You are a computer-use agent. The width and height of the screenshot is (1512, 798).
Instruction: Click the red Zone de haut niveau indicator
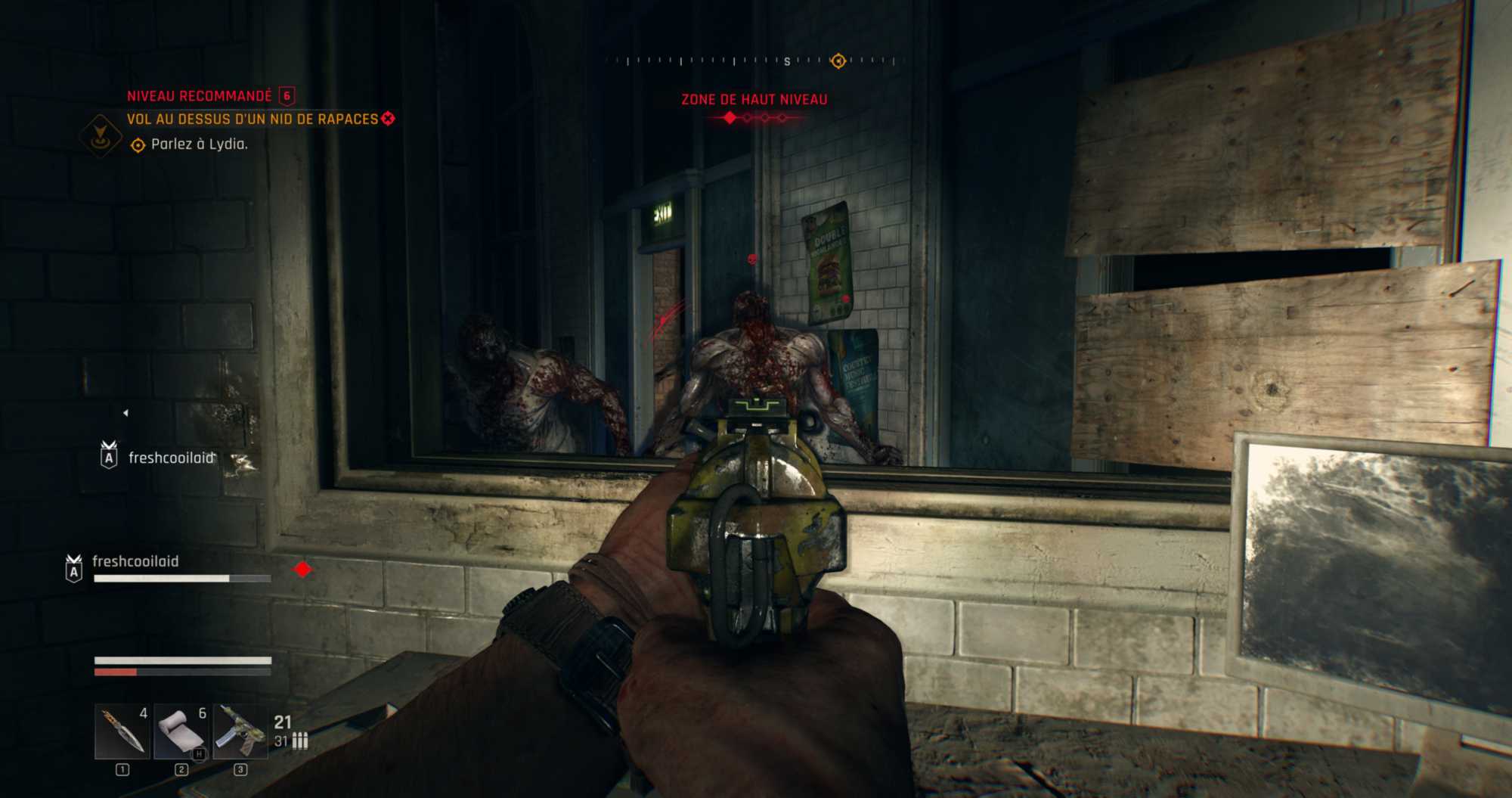coord(754,100)
